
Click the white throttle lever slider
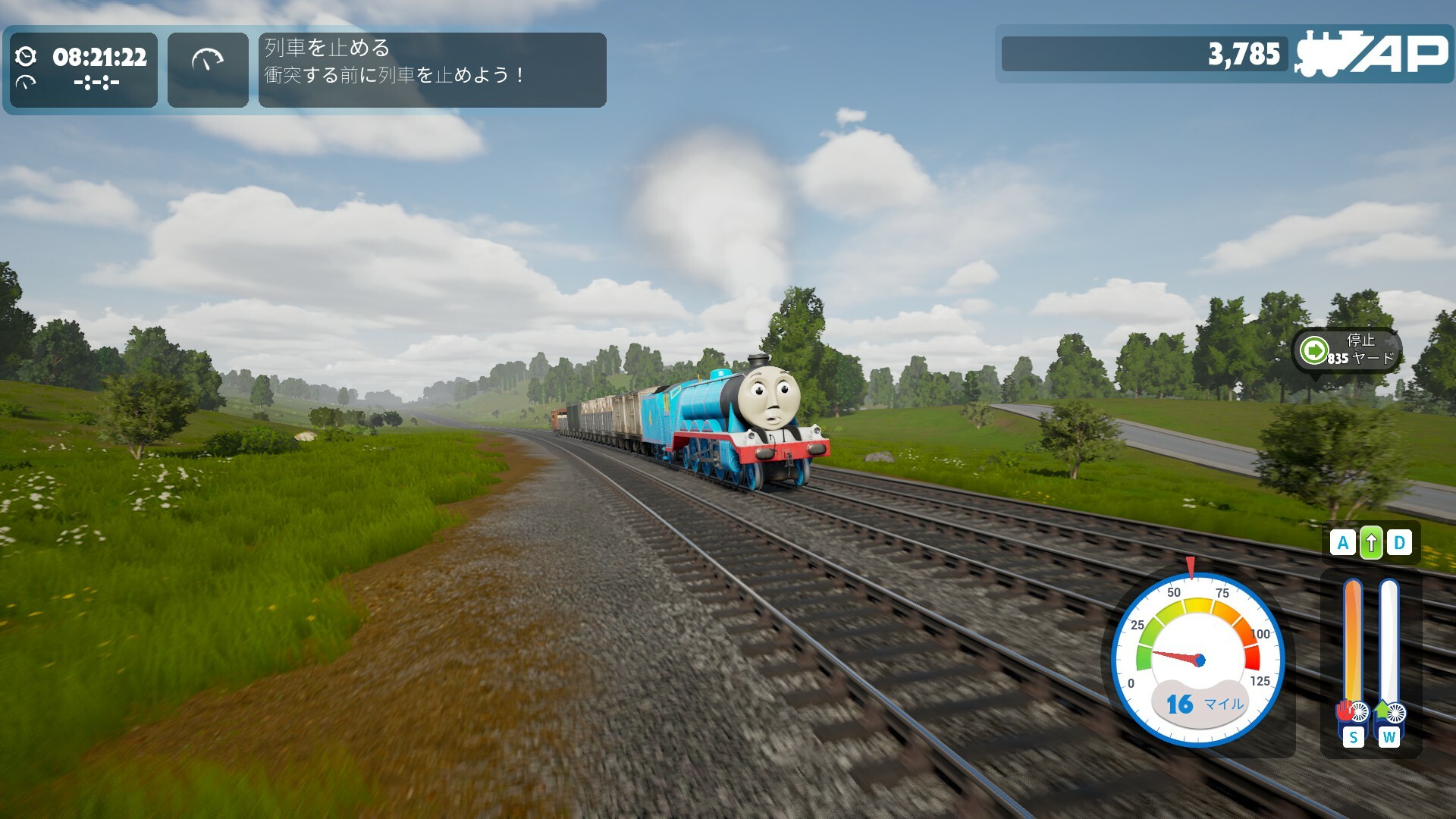1389,643
